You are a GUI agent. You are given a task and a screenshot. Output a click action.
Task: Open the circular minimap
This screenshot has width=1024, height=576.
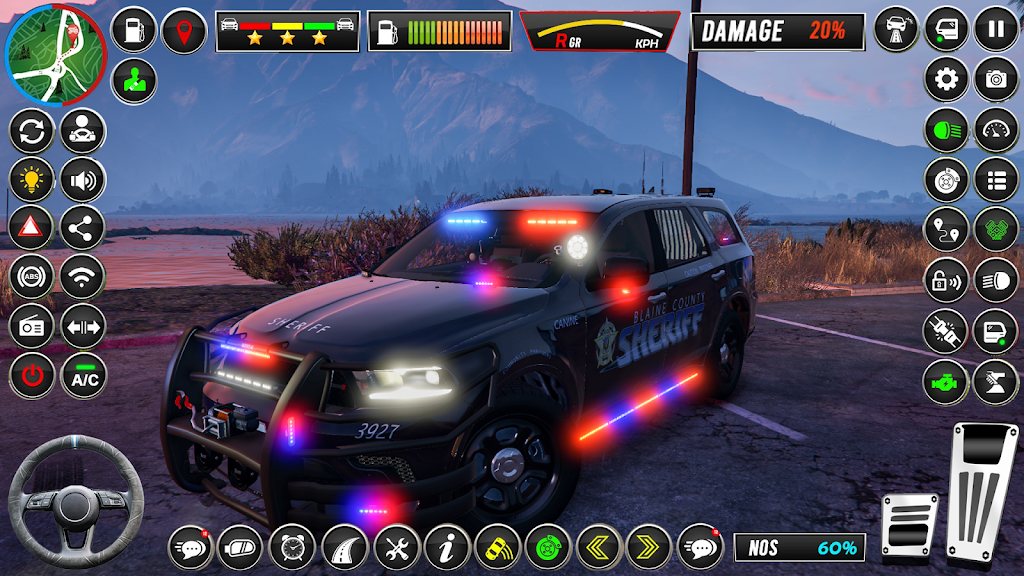(x=54, y=53)
